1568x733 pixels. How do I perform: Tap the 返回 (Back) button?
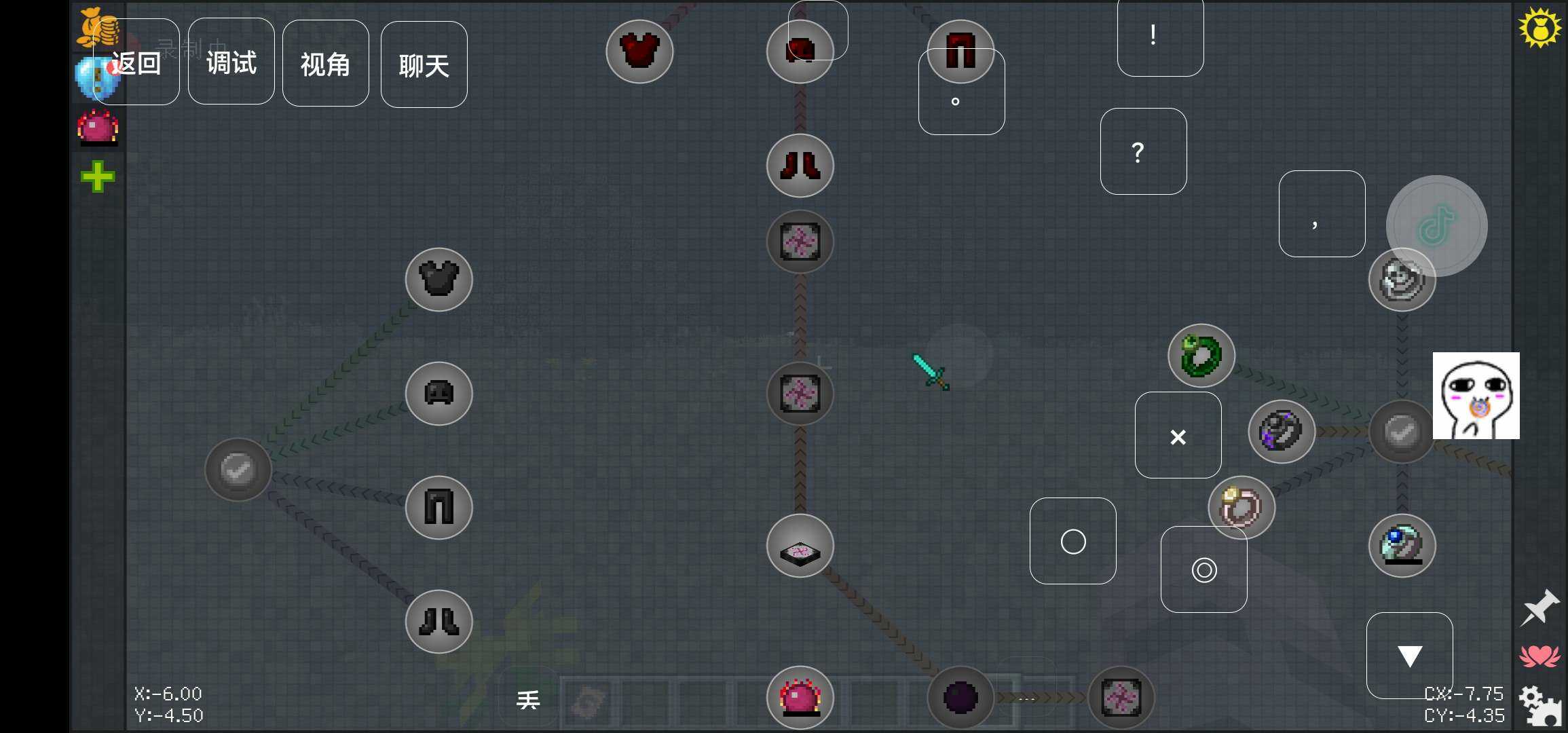136,62
